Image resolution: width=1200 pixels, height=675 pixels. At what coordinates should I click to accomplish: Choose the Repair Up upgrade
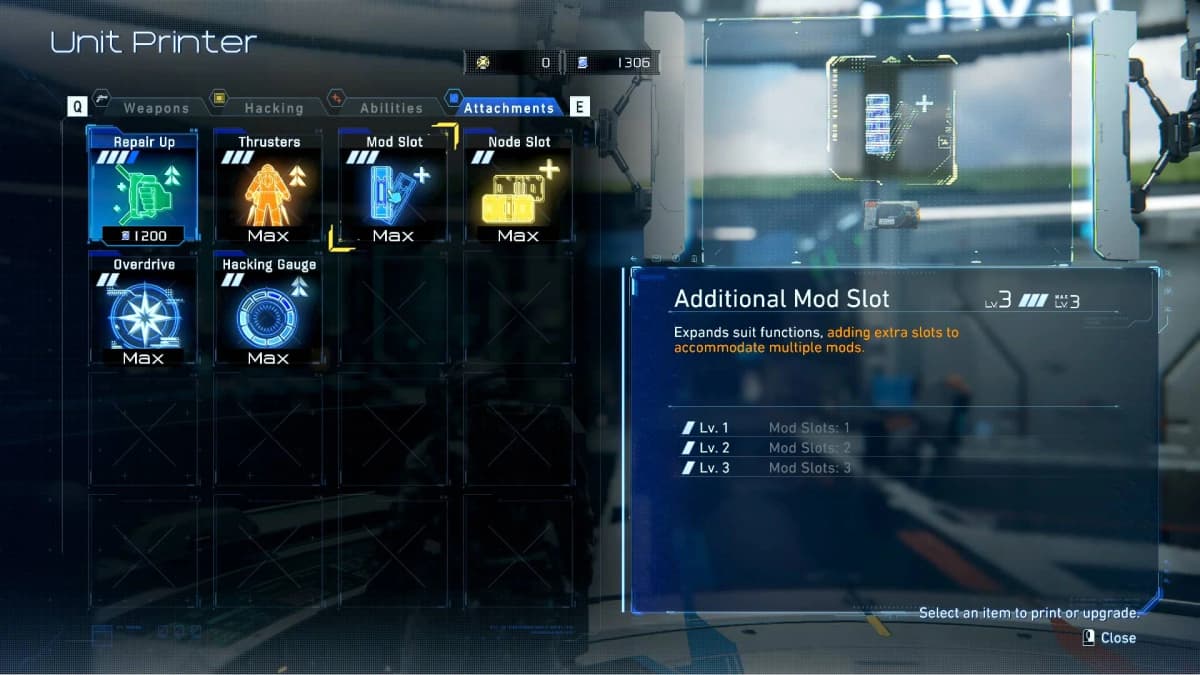(143, 188)
